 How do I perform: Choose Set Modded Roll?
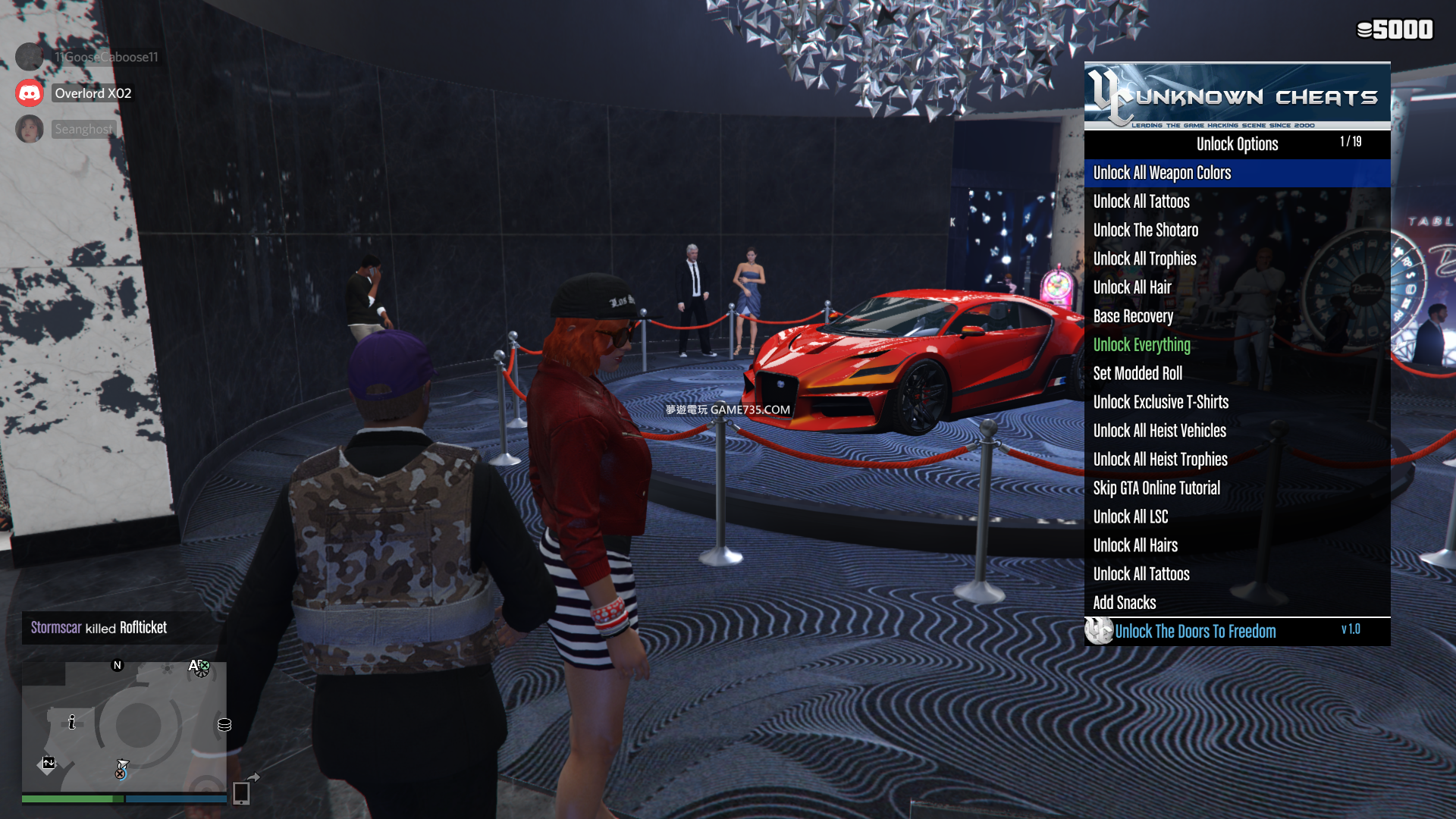[x=1137, y=374]
